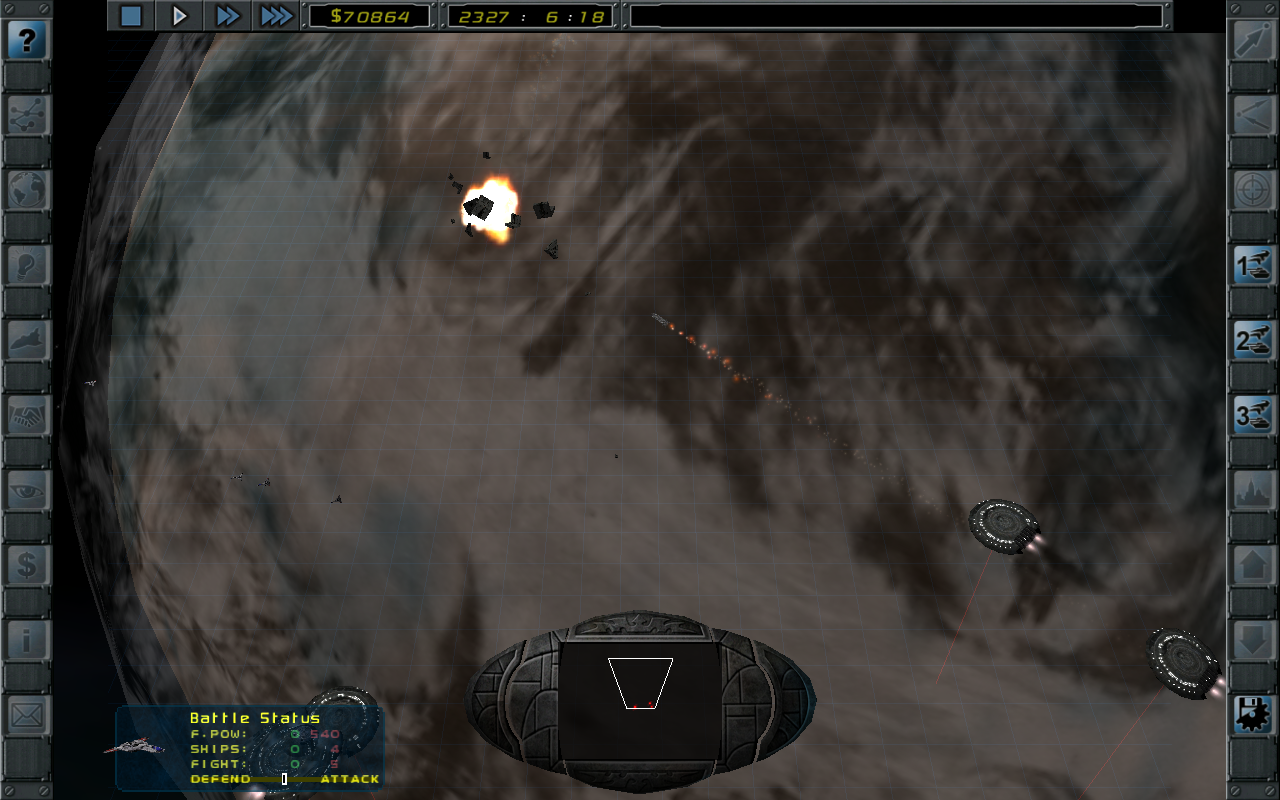1280x800 pixels.
Task: Set double-arrow fast forward speed
Action: [228, 15]
